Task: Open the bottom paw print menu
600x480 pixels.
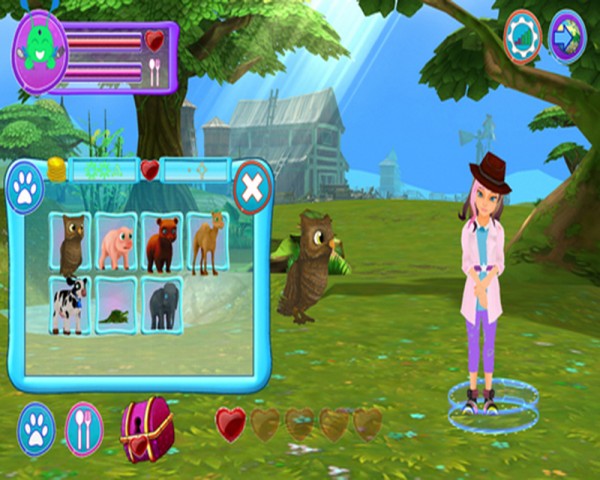Action: tap(37, 427)
